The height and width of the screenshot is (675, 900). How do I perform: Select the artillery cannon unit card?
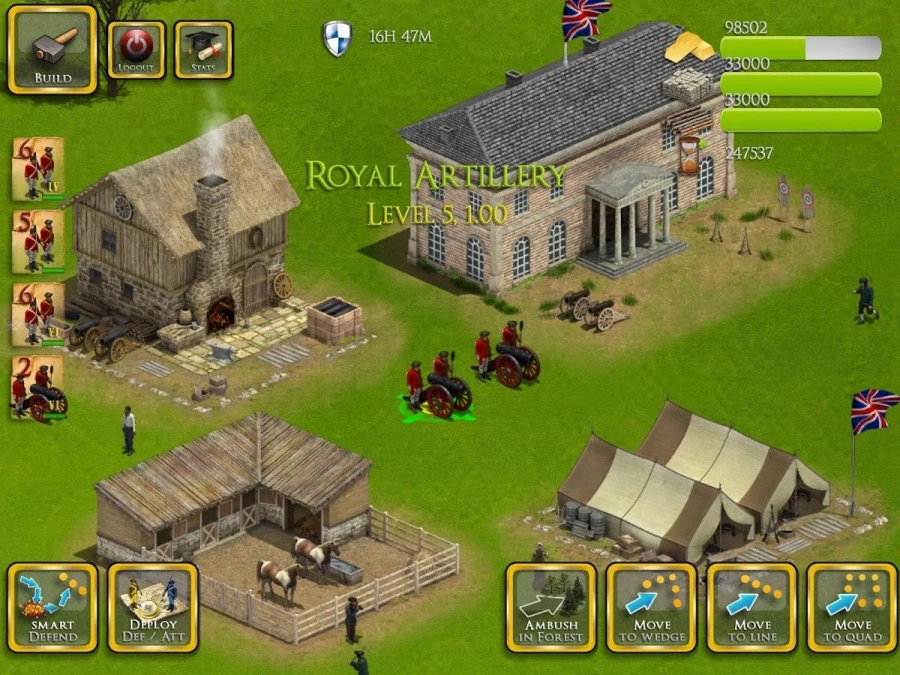tap(38, 387)
